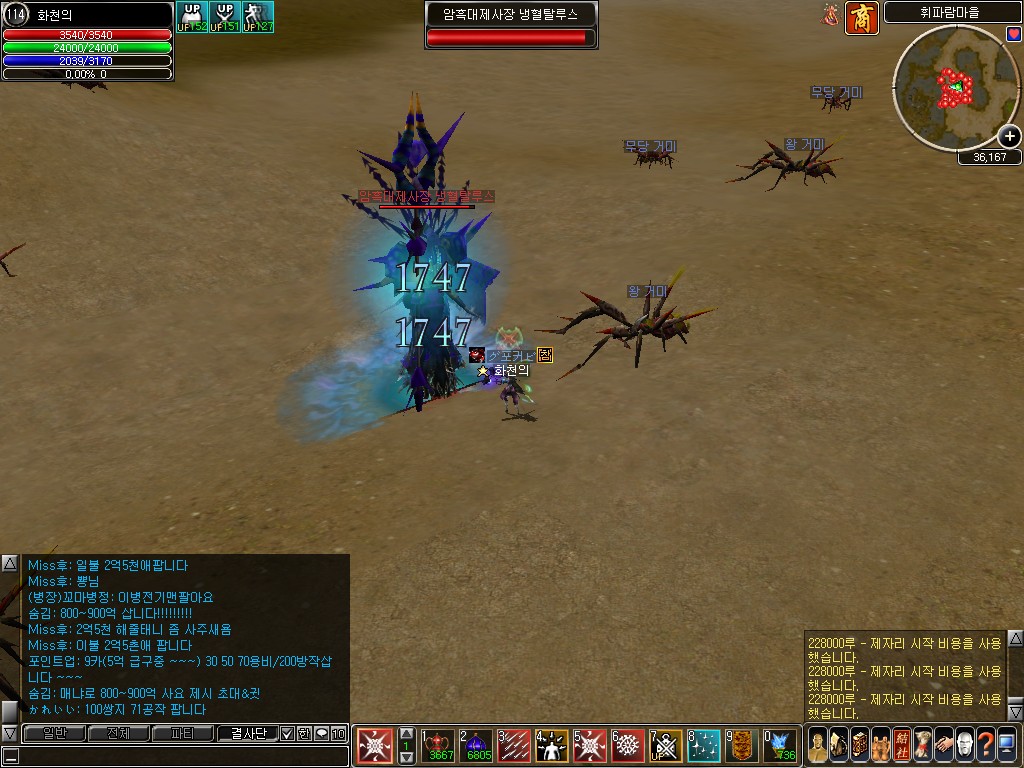Image resolution: width=1024 pixels, height=768 pixels.
Task: Click the computer monitor system menu icon
Action: [x=1007, y=745]
